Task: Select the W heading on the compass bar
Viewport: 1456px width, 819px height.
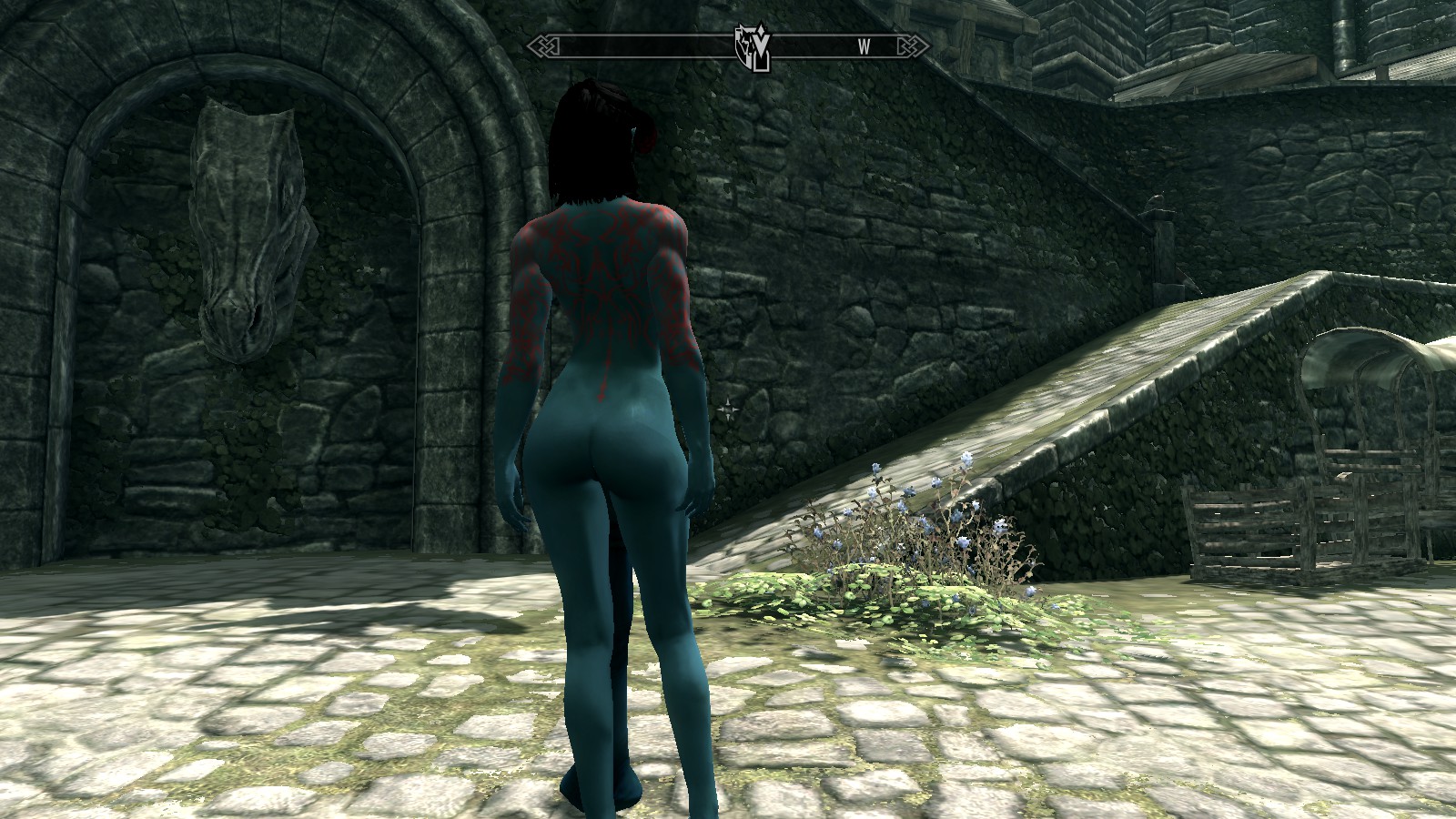Action: [x=864, y=48]
